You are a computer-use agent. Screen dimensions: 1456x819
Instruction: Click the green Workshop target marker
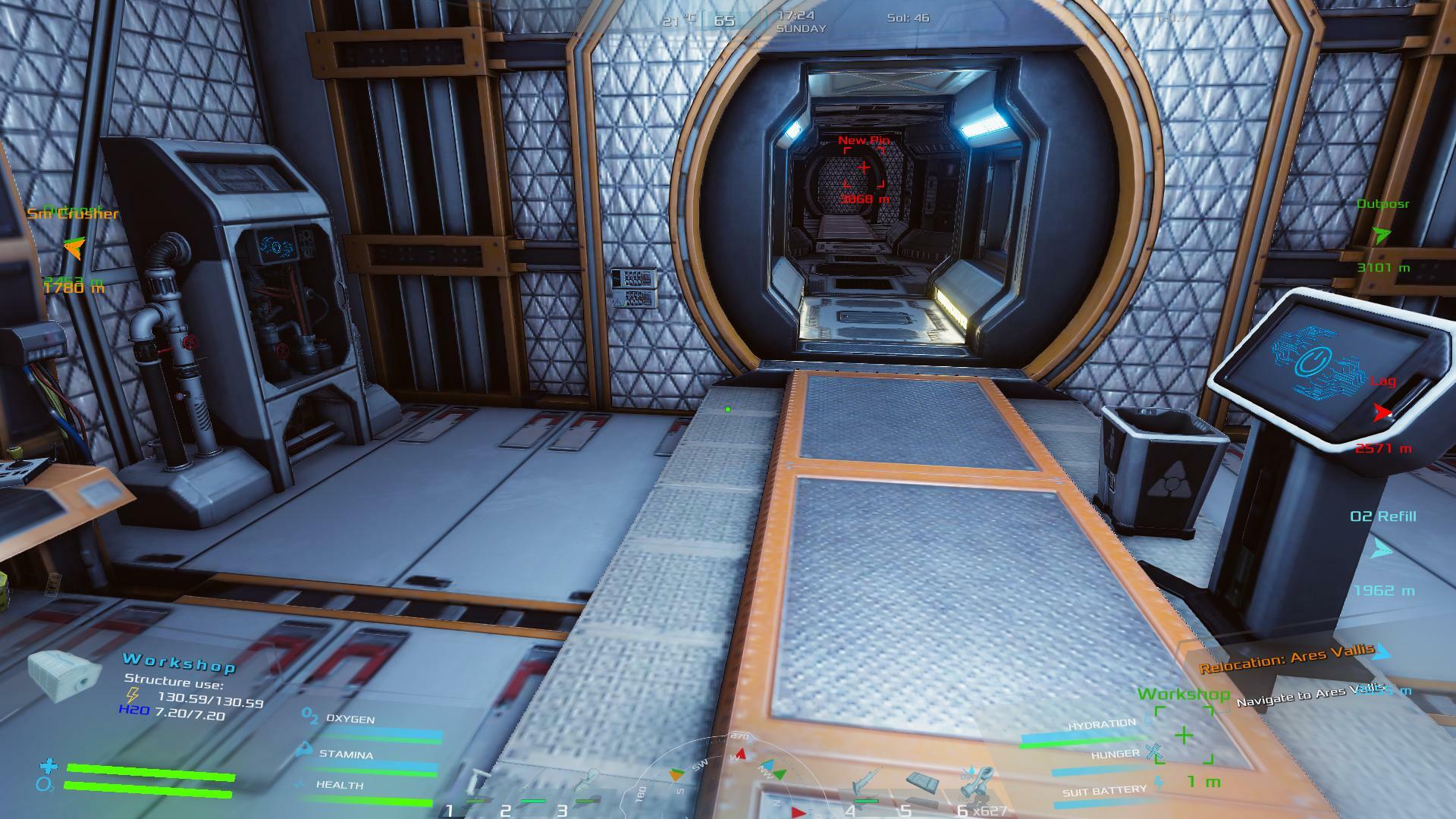pyautogui.click(x=1183, y=735)
